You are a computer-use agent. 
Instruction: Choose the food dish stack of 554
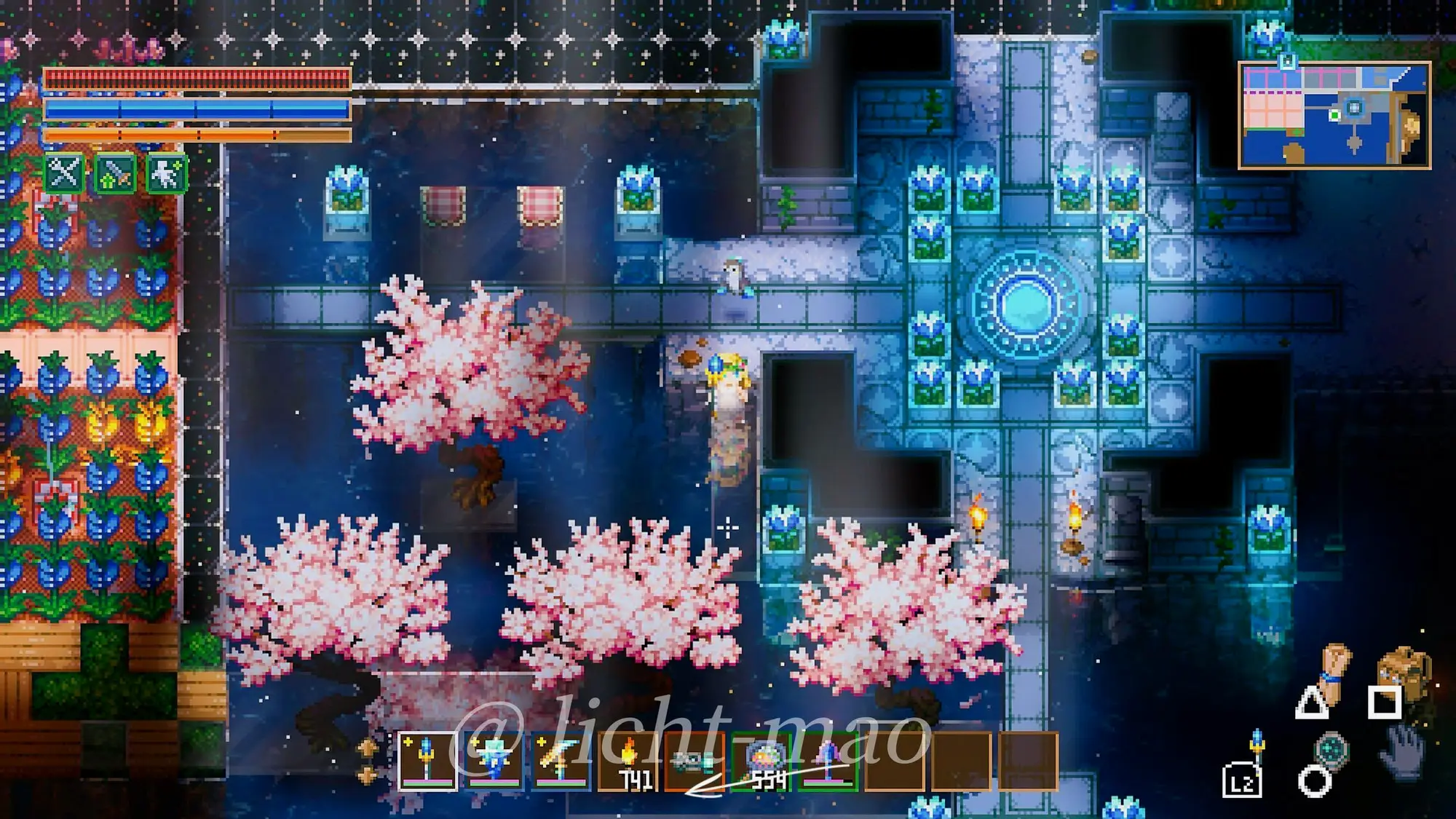(761, 761)
